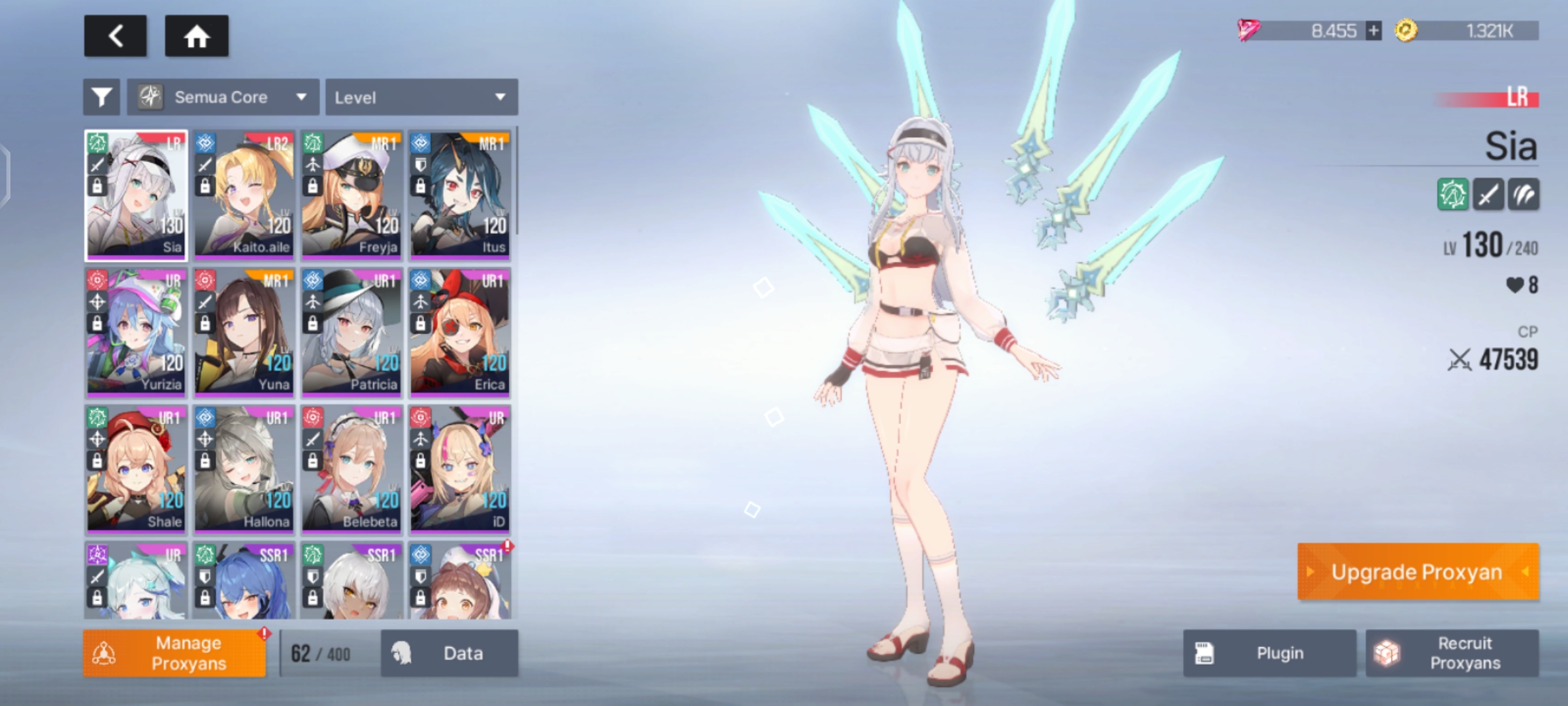1568x706 pixels.
Task: Add more gems with the plus button
Action: [x=1373, y=31]
